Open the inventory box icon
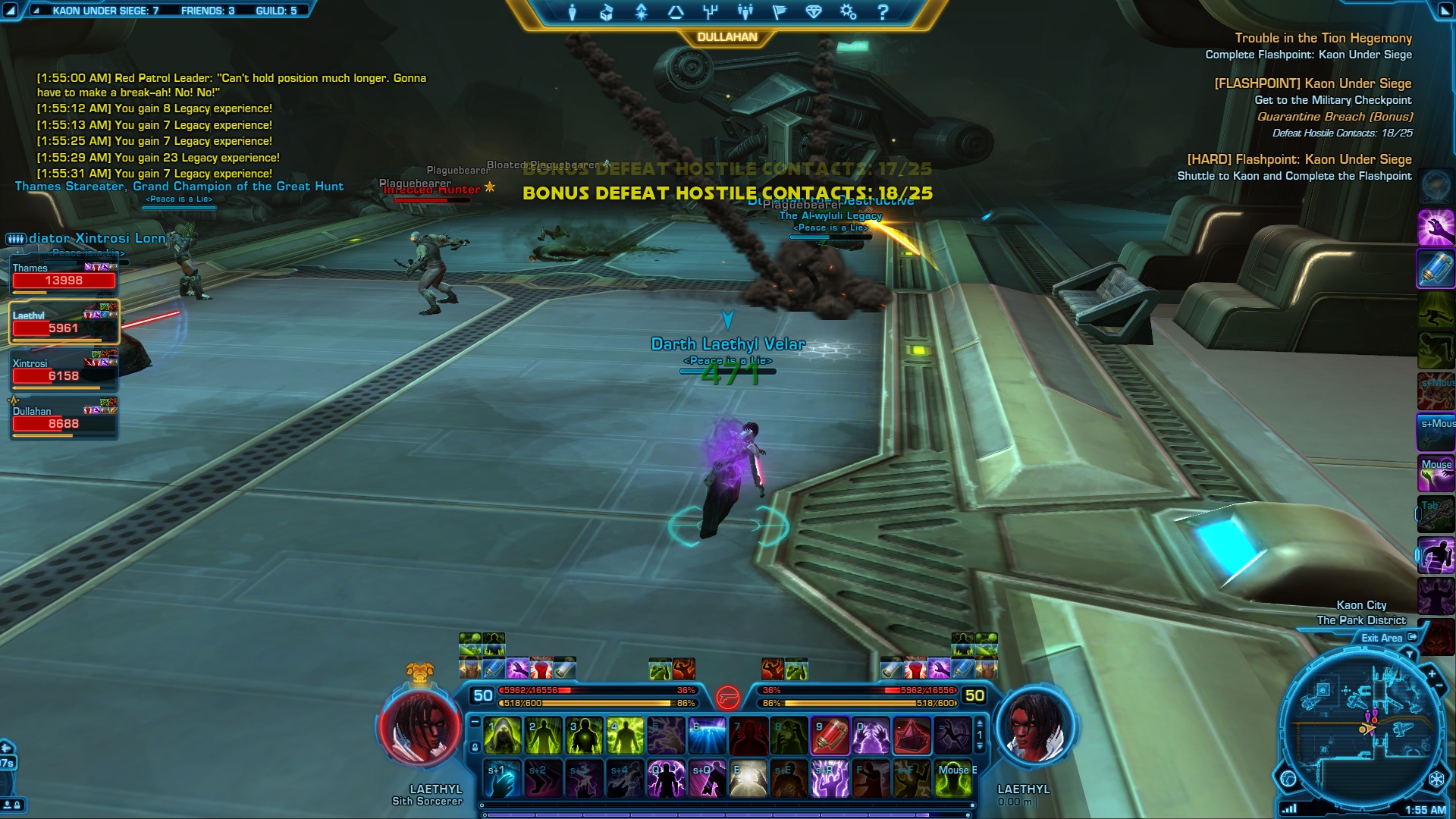The height and width of the screenshot is (819, 1456). coord(606,12)
